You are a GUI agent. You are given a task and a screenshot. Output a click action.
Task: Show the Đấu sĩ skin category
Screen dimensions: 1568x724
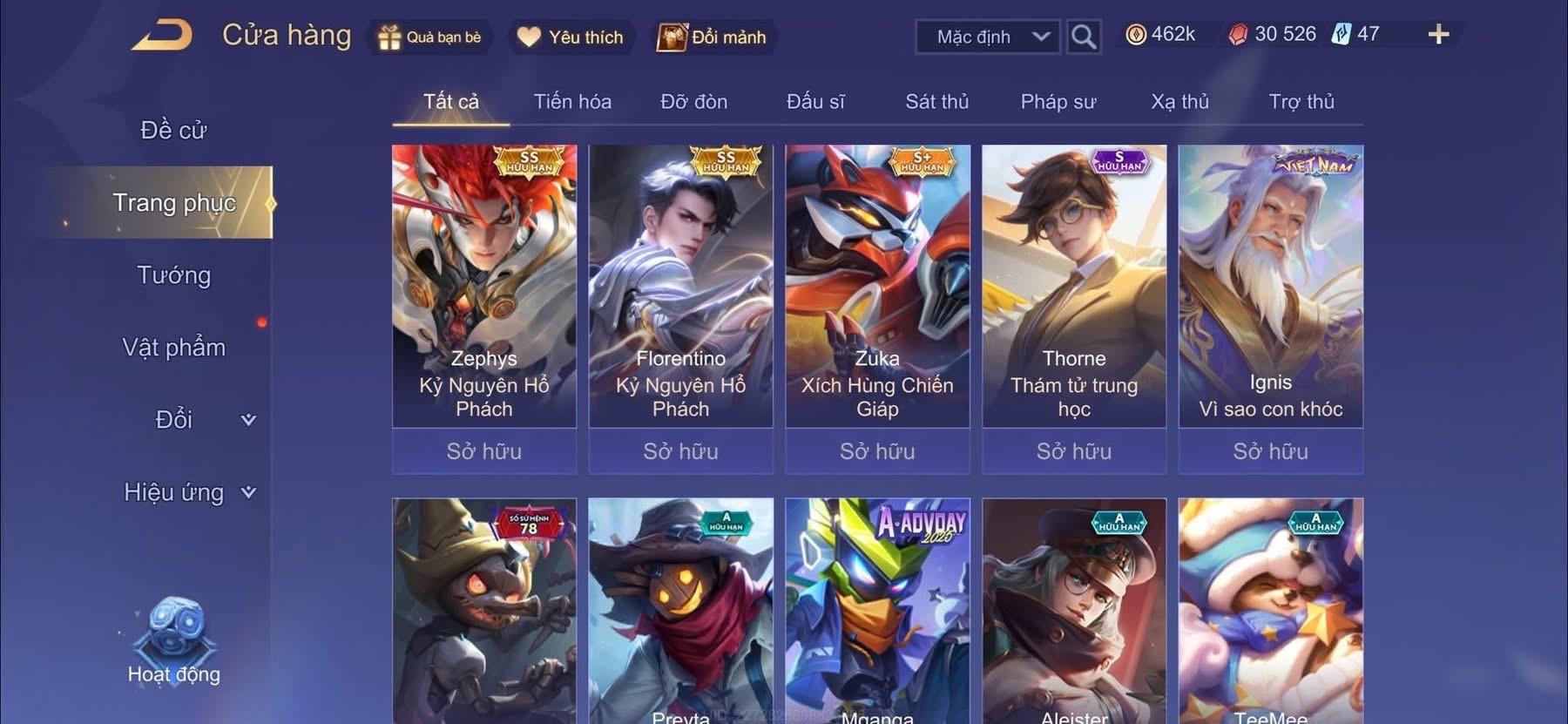[x=815, y=102]
